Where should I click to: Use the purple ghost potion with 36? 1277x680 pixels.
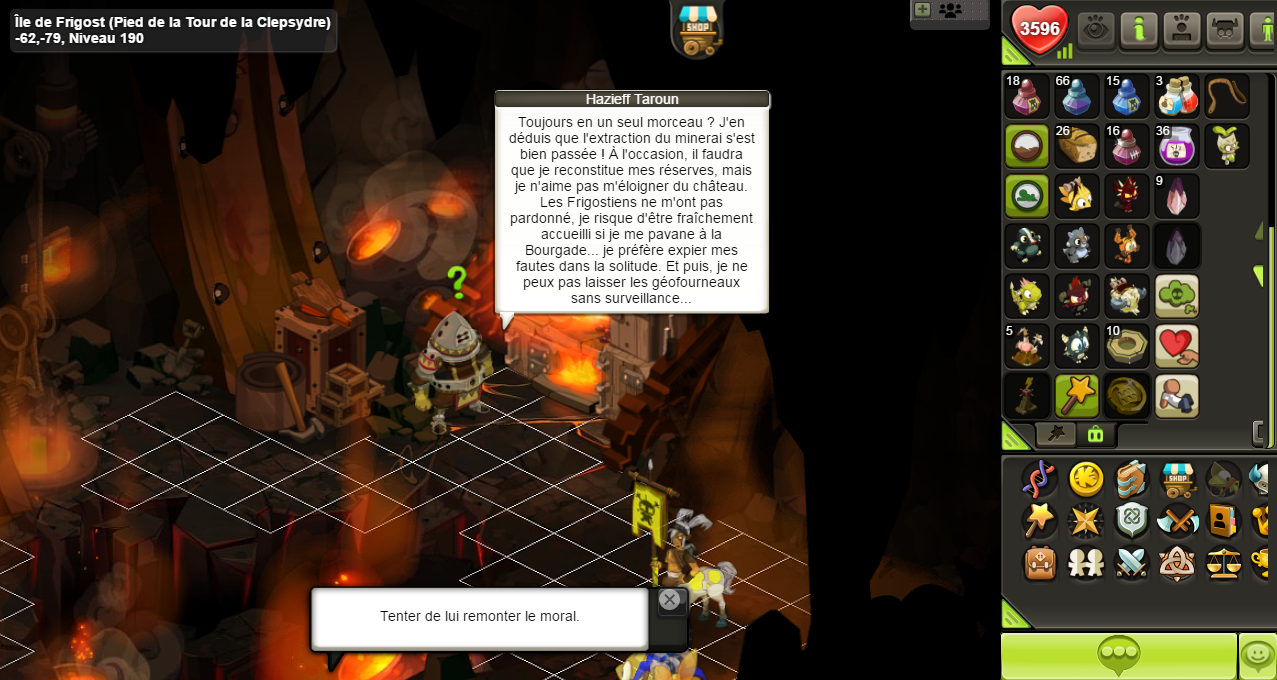tap(1176, 146)
